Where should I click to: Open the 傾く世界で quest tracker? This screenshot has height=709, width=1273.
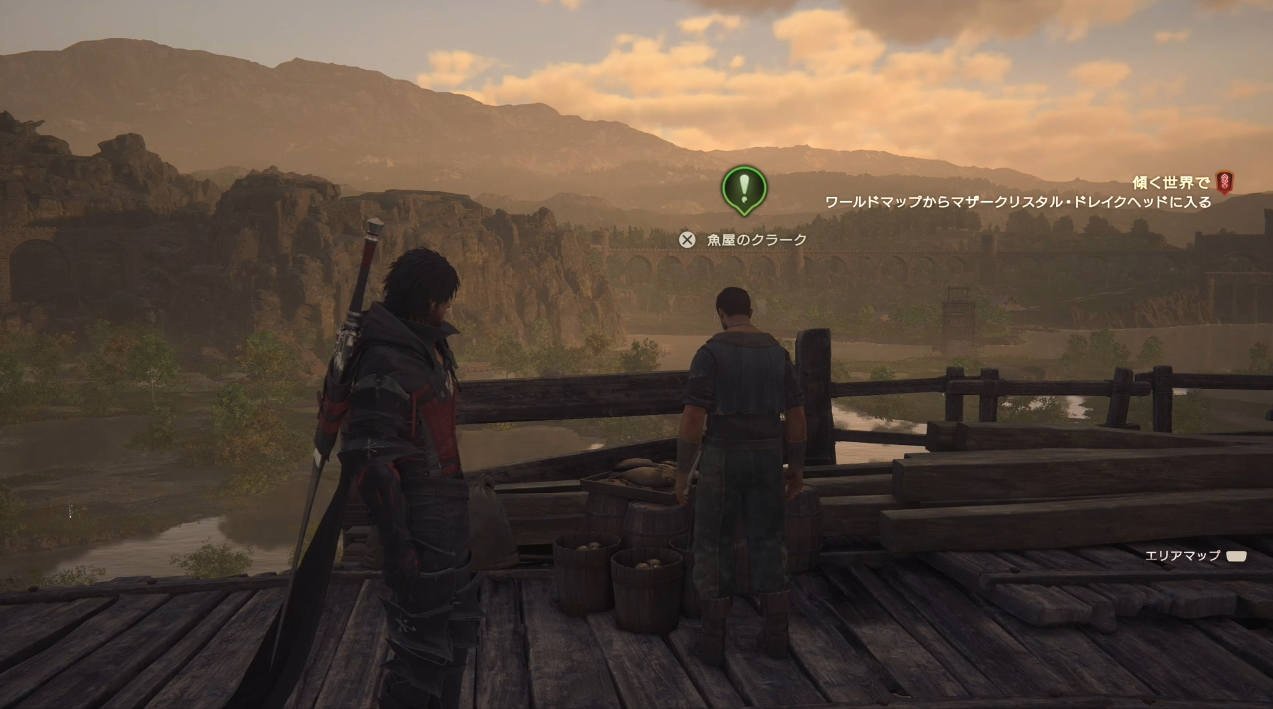click(x=1170, y=183)
